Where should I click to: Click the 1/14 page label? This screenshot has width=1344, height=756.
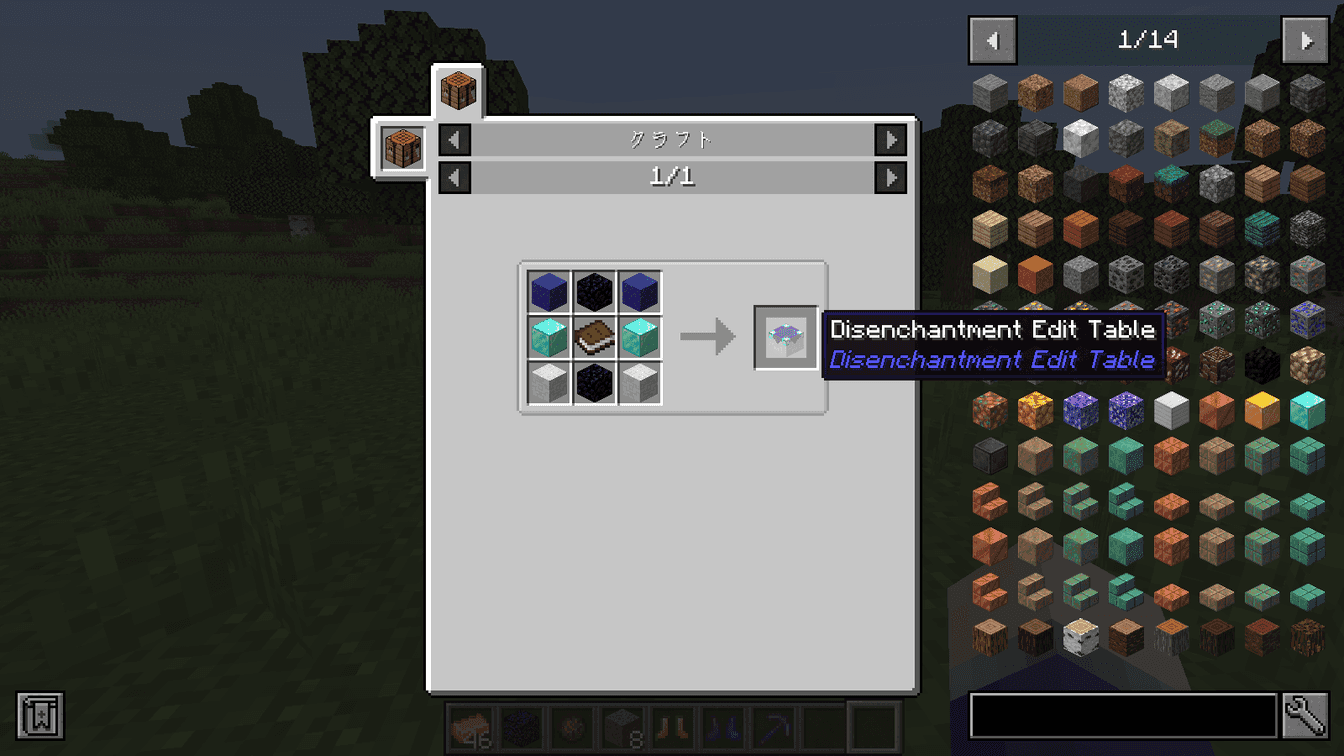[x=1149, y=40]
